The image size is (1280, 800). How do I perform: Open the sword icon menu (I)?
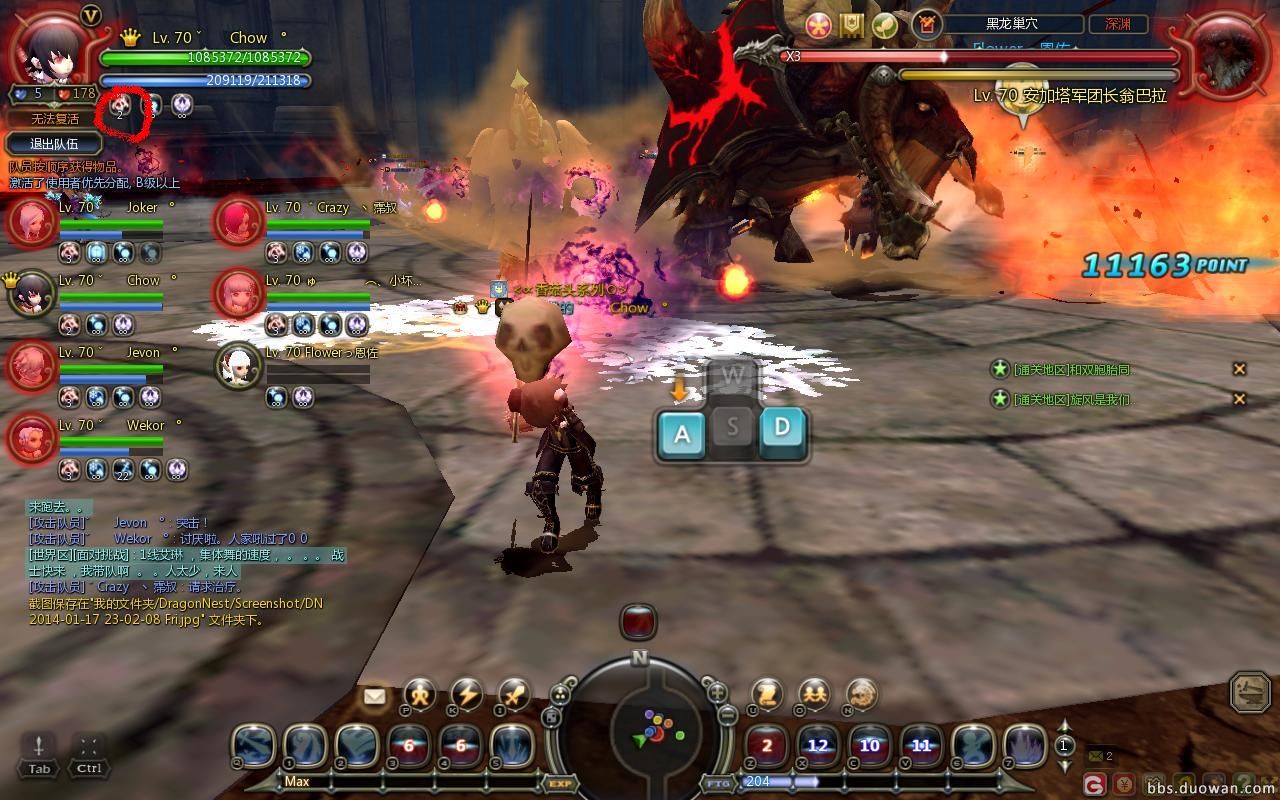click(x=514, y=693)
